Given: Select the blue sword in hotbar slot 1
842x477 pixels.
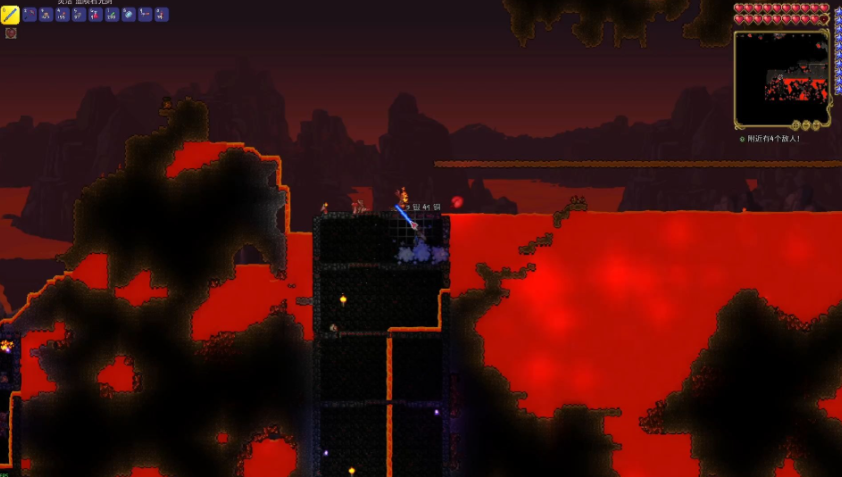Looking at the screenshot, I should 10,15.
